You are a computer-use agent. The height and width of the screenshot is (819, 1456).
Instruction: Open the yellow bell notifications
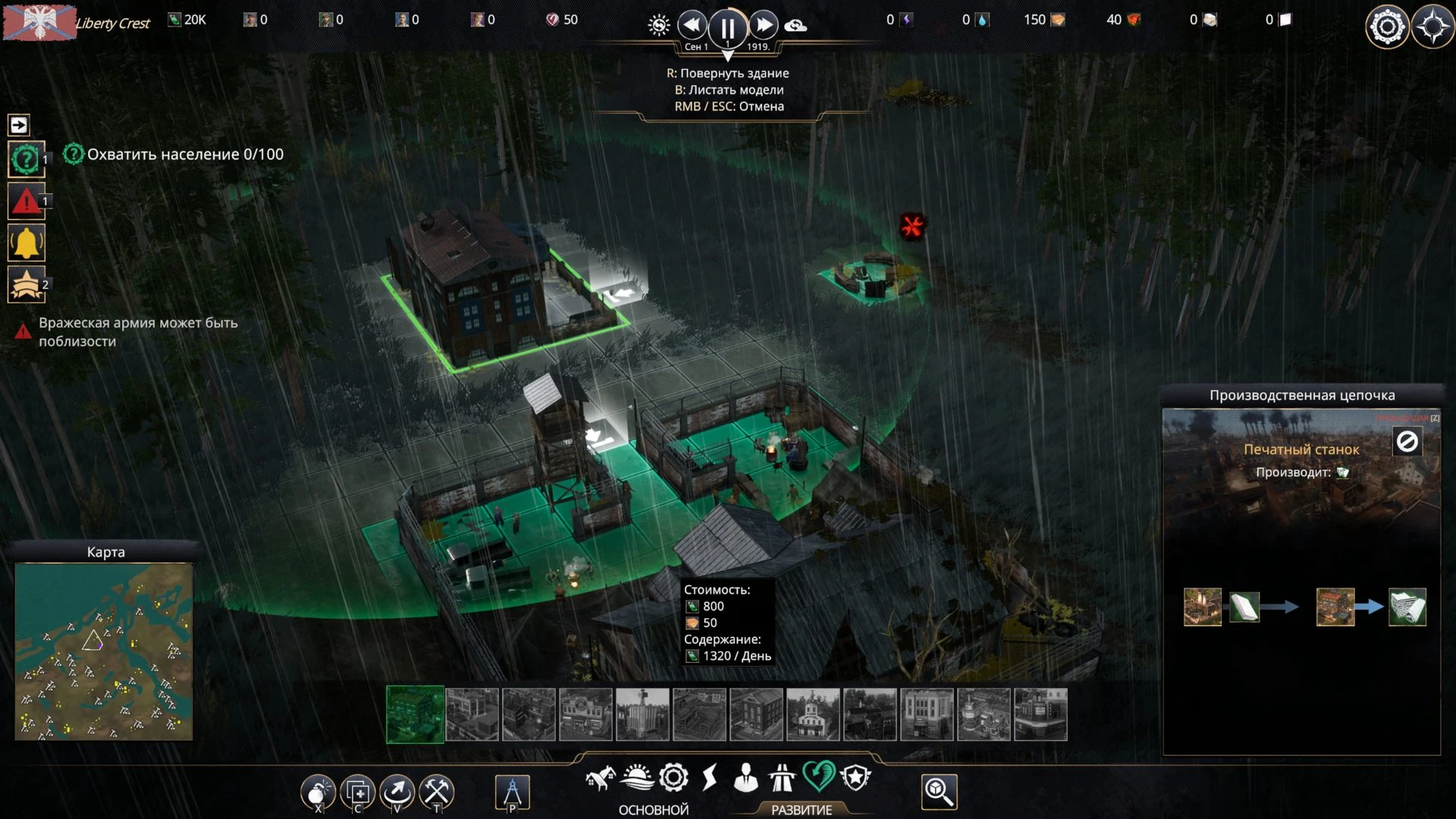(x=26, y=243)
